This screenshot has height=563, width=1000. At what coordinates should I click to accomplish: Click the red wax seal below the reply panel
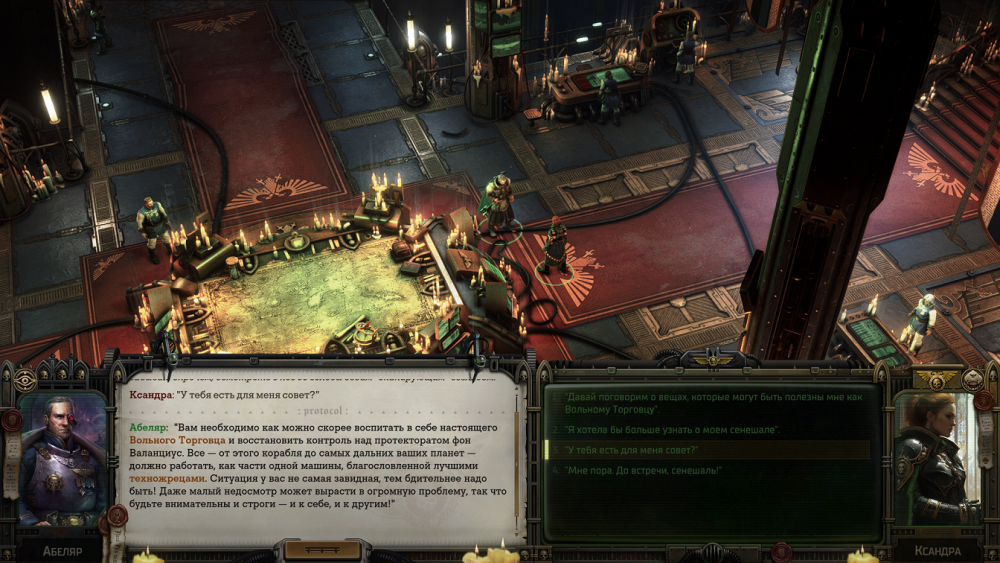click(781, 550)
